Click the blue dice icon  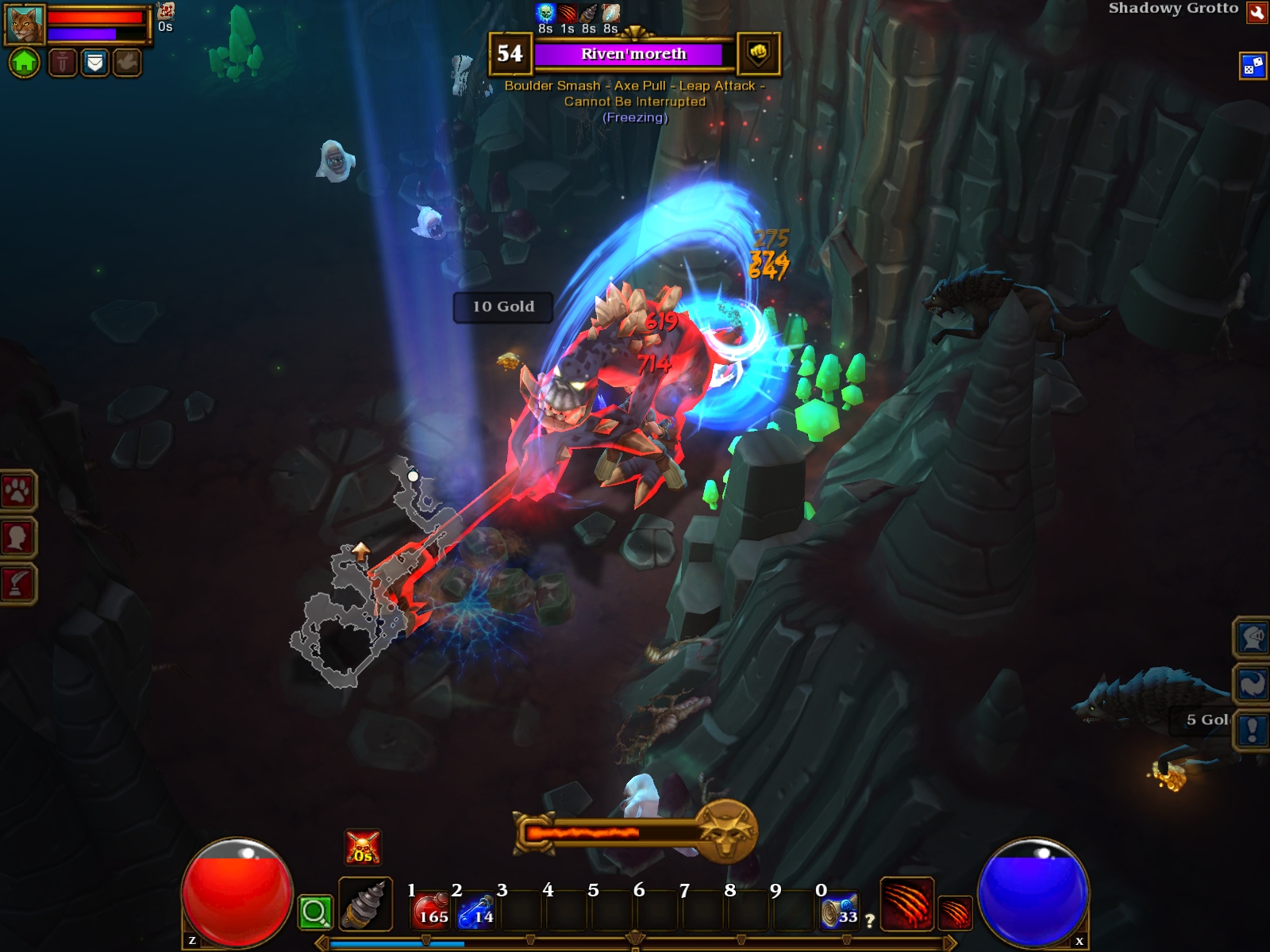(1253, 66)
